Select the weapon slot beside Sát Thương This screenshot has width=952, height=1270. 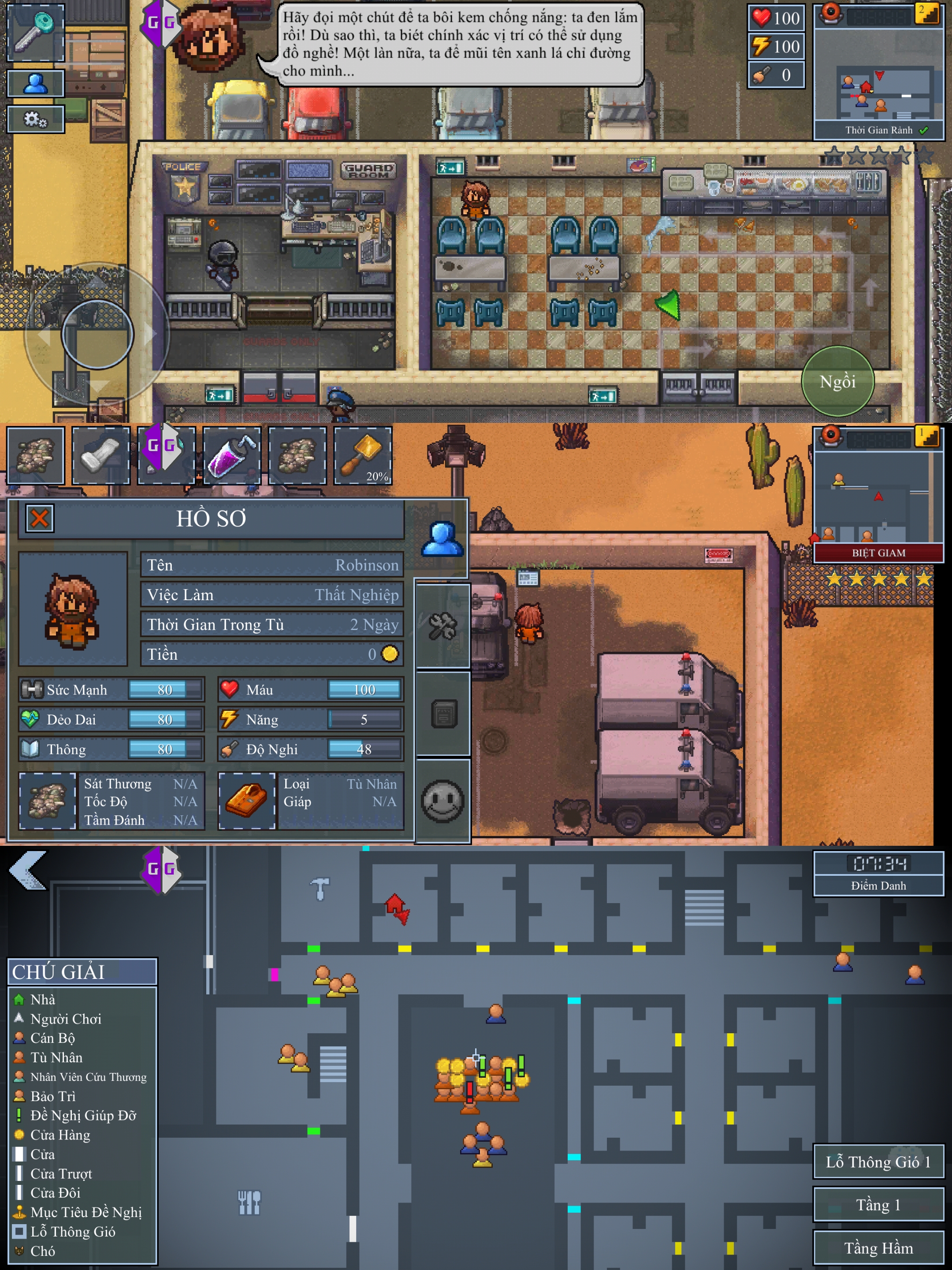pos(47,800)
